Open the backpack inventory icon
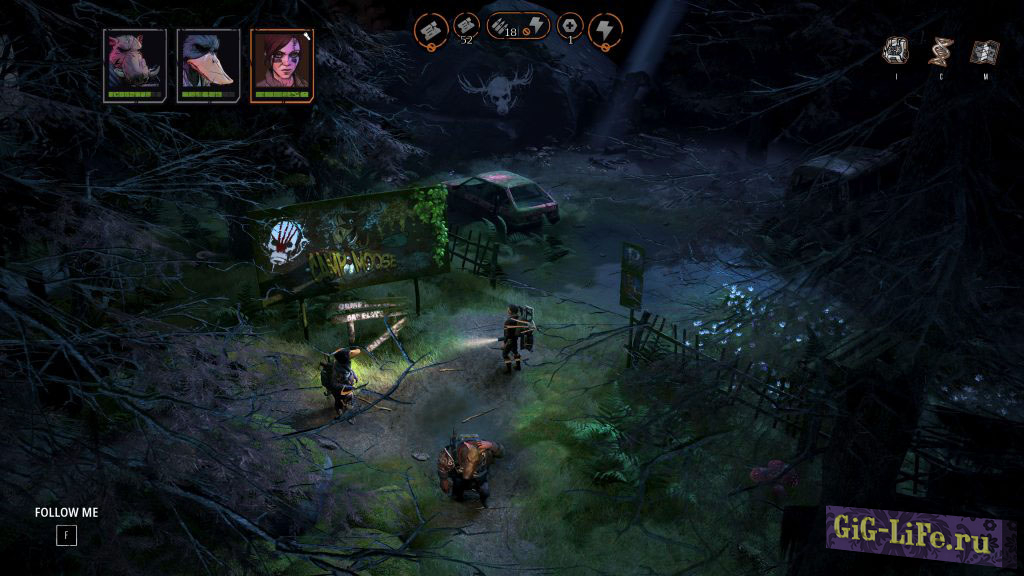1024x576 pixels. pyautogui.click(x=896, y=51)
